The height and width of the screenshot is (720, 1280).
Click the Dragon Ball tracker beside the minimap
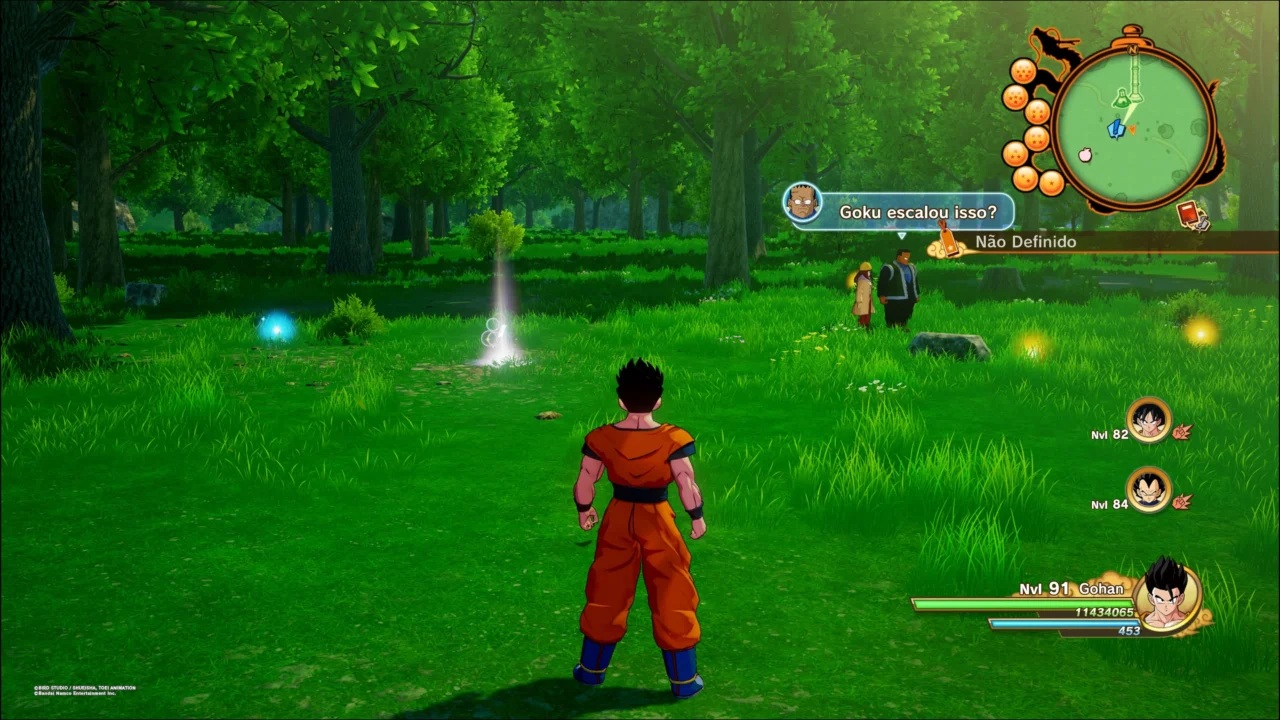coord(1029,126)
